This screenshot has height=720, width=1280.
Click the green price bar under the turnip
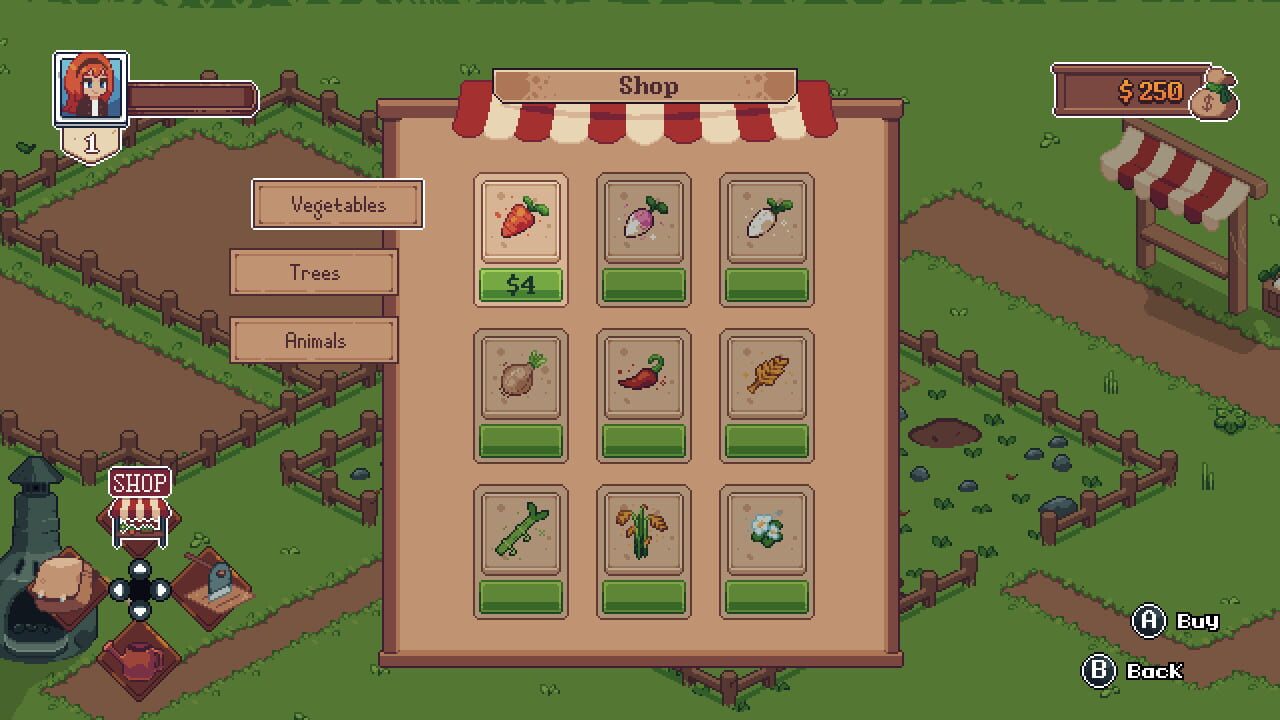coord(644,284)
